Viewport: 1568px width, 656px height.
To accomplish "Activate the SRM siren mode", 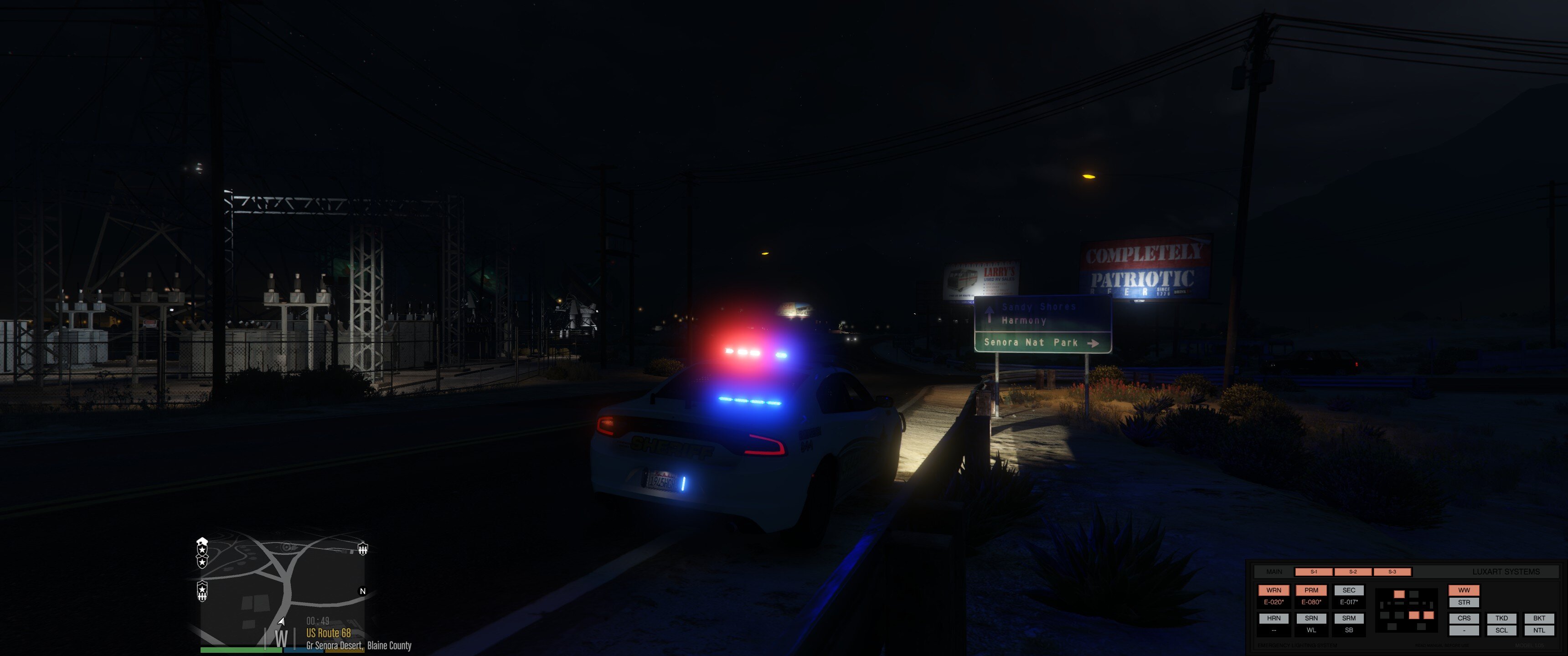I will (x=1351, y=618).
